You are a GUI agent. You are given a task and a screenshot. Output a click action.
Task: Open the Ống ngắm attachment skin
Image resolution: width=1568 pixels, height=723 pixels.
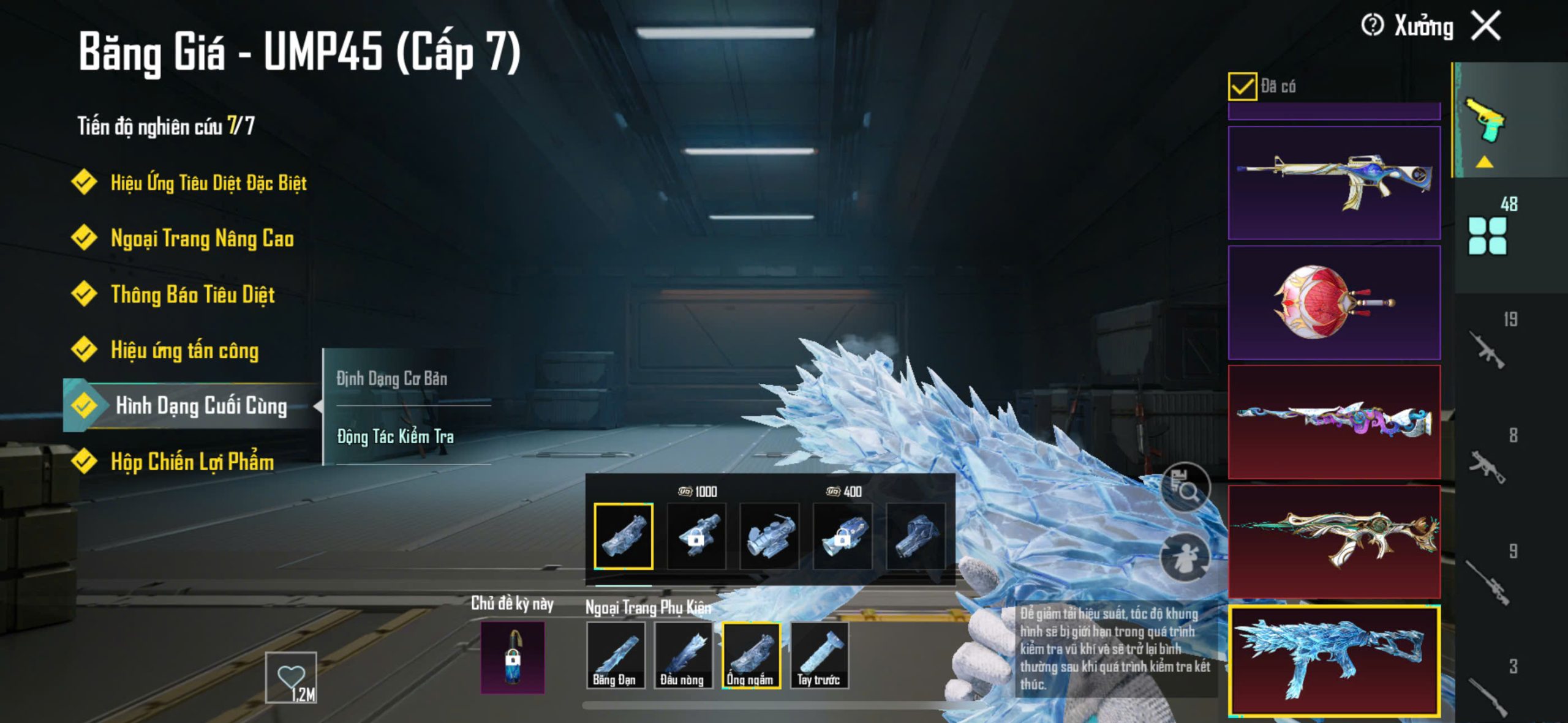tap(751, 655)
